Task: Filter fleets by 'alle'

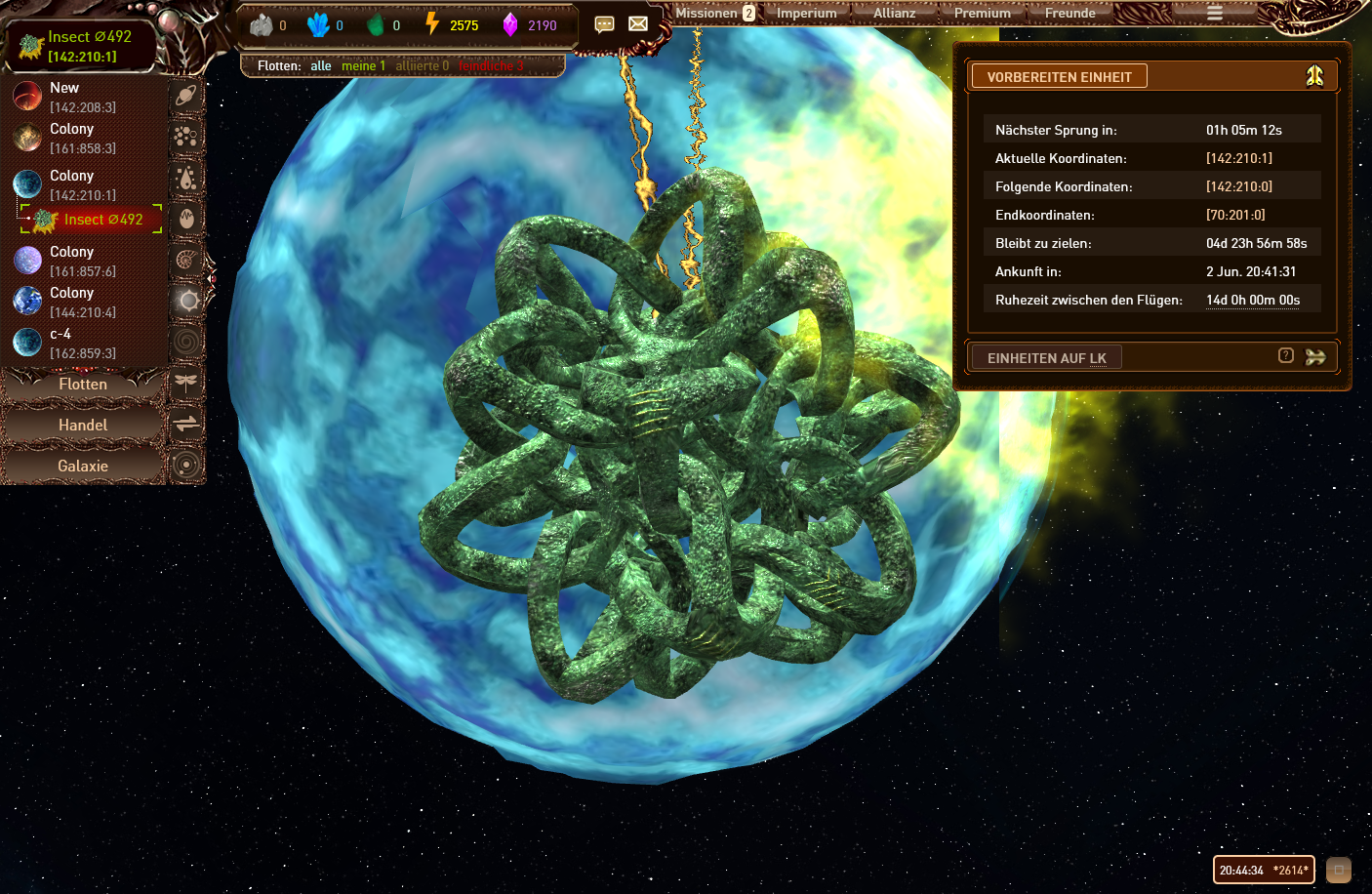Action: pos(321,66)
